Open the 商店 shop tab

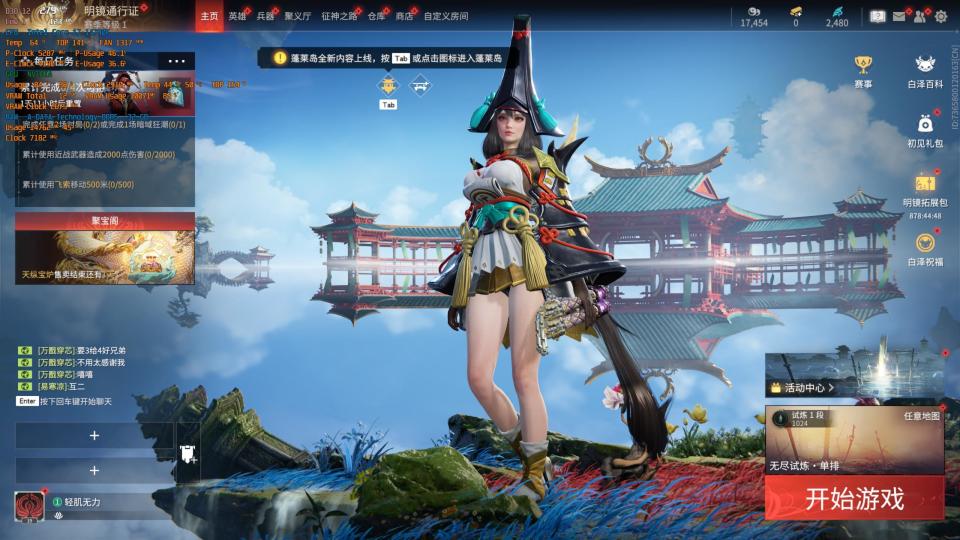(404, 16)
